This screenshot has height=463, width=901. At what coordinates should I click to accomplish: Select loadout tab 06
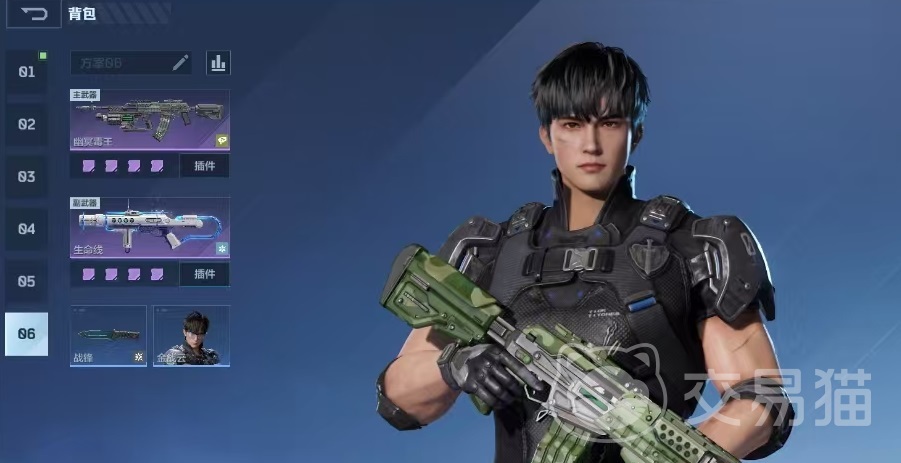coord(26,334)
